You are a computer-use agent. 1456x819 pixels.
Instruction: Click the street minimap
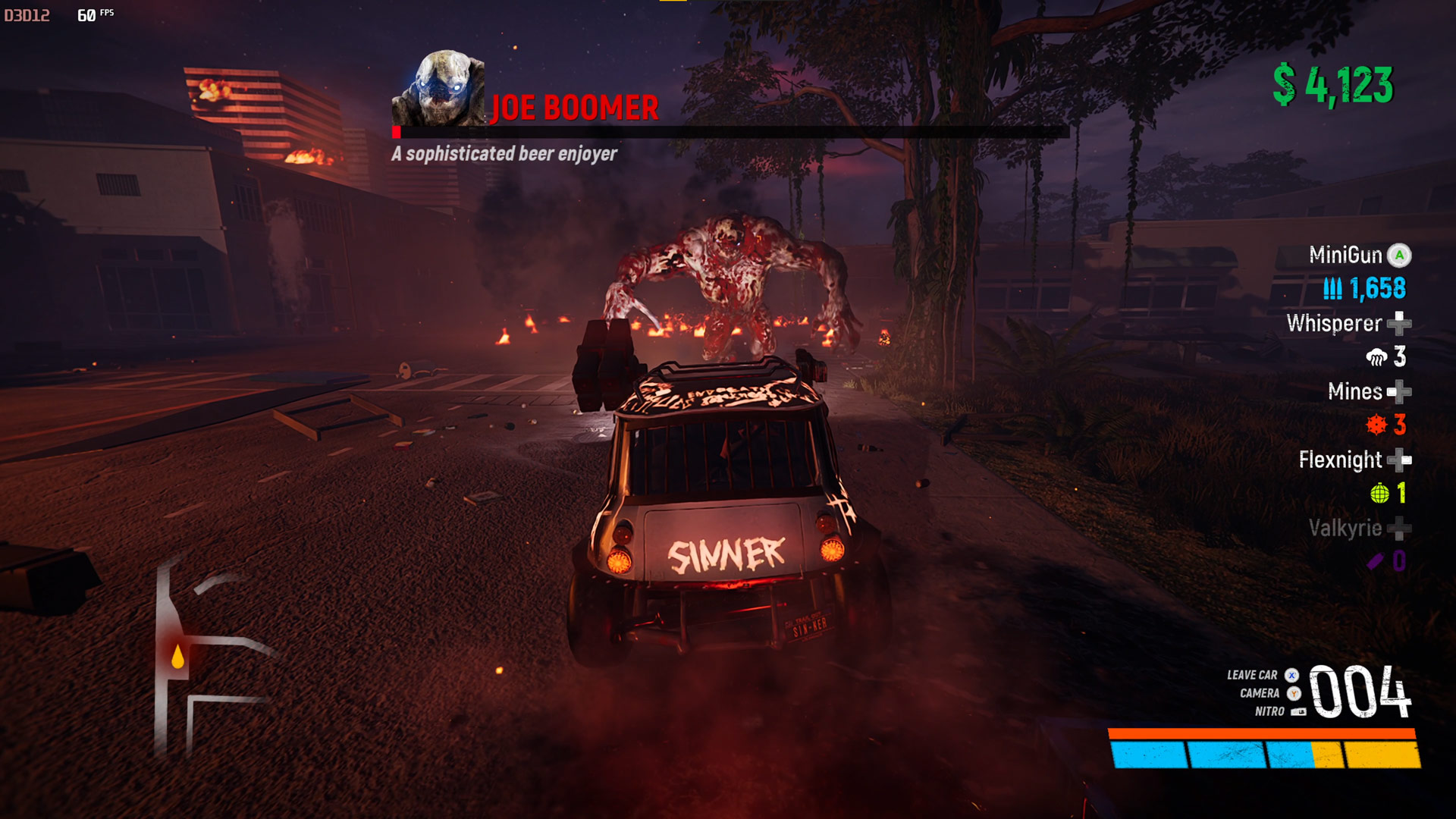[205, 660]
